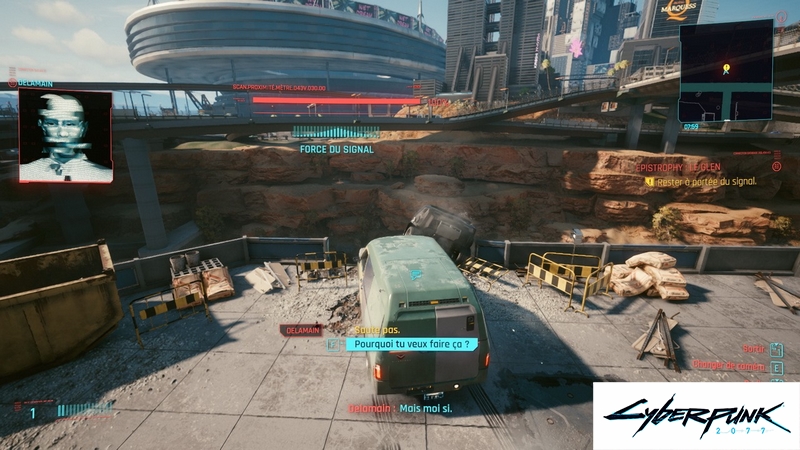Click the Delamain caller portrait

tap(65, 136)
